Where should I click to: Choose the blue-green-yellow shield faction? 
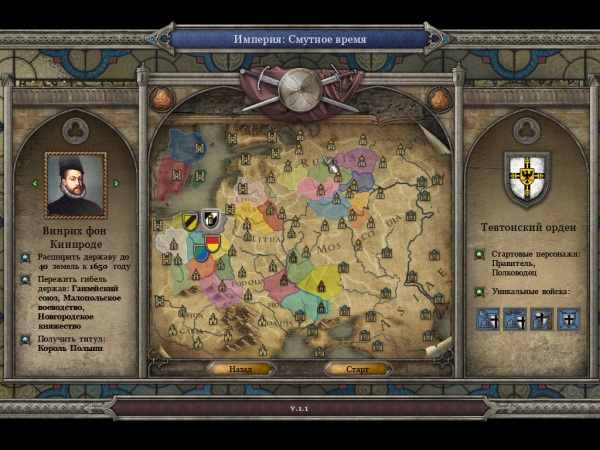(x=201, y=252)
